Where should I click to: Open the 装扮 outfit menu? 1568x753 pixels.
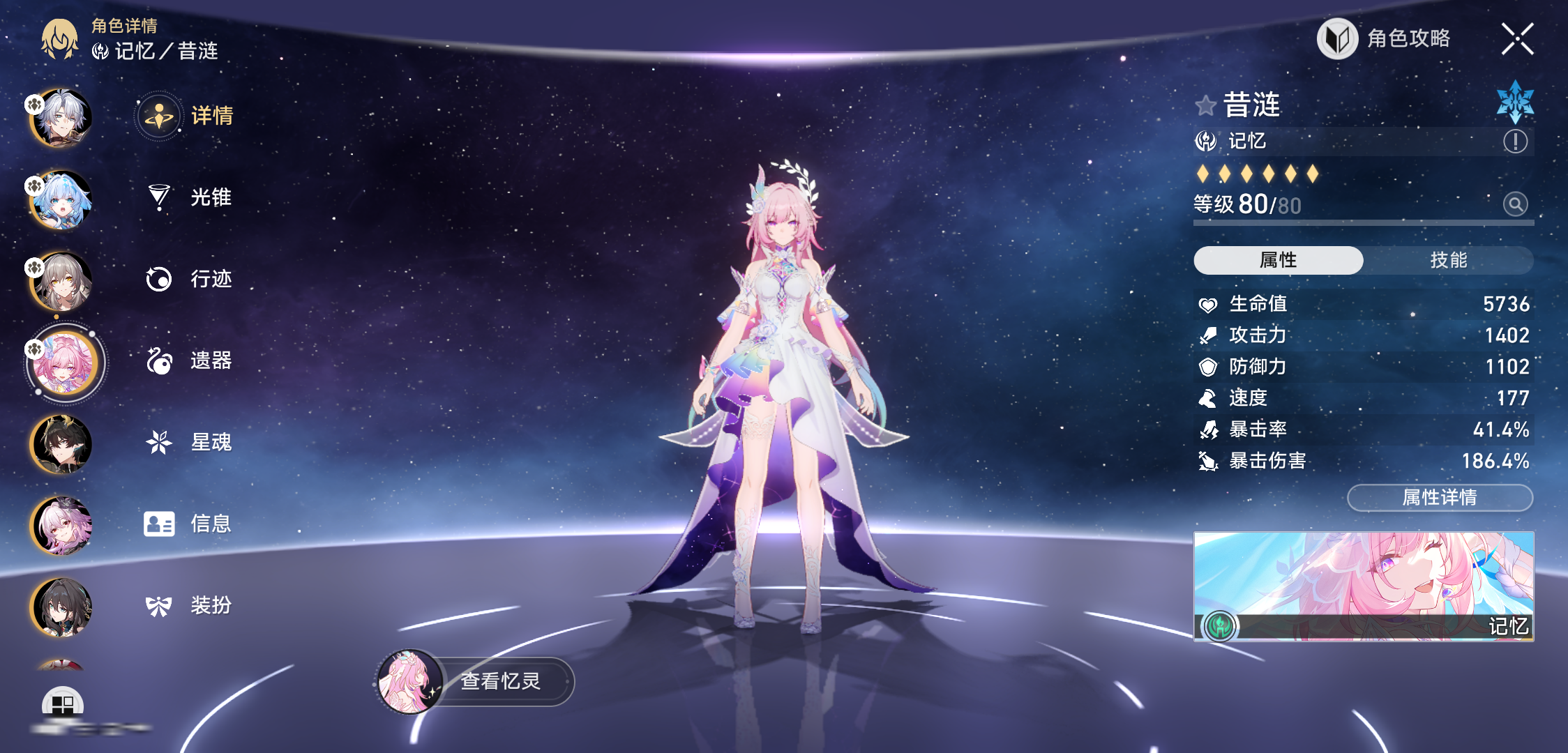(x=188, y=605)
